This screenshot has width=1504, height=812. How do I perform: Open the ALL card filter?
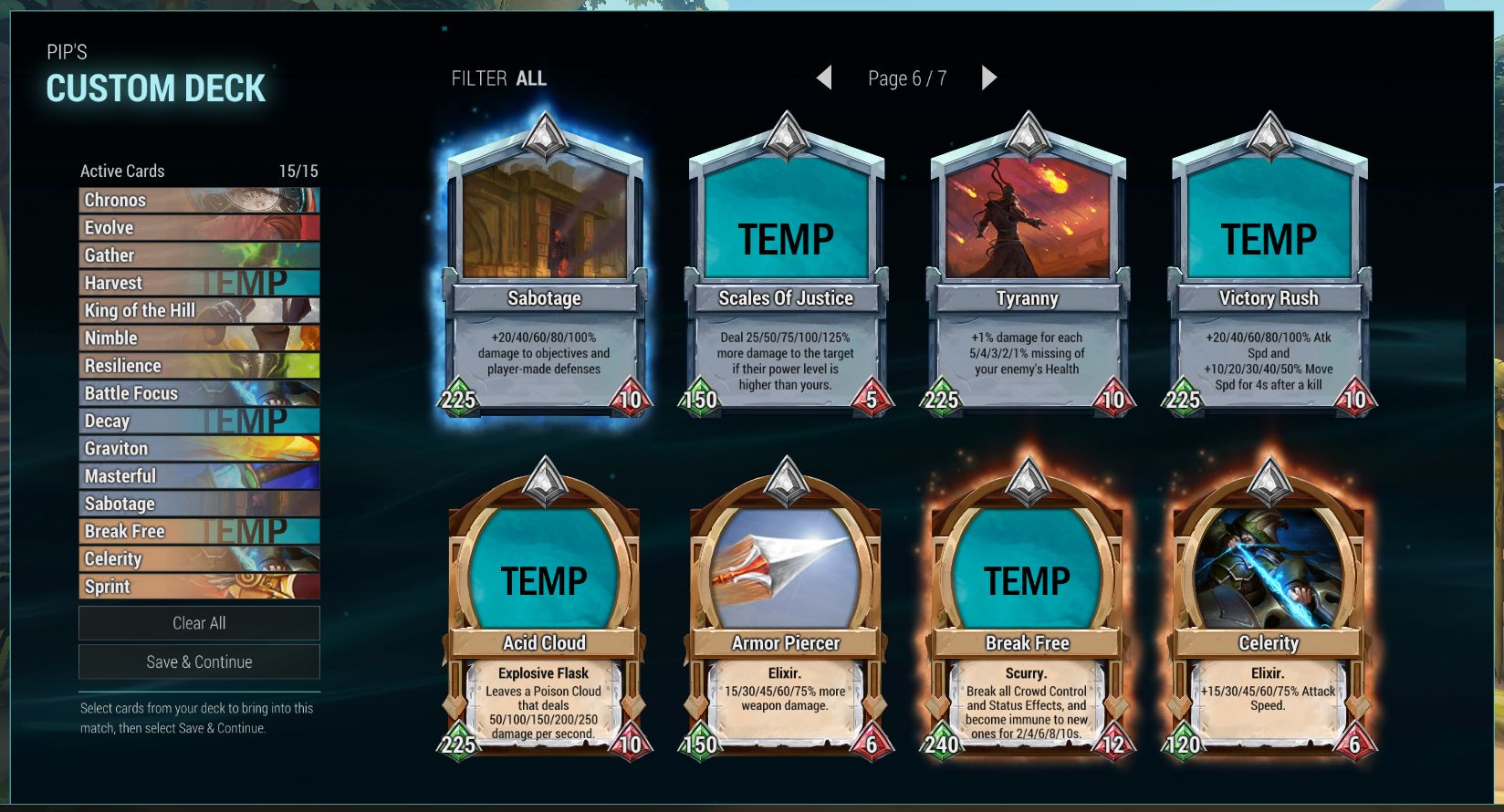coord(530,79)
